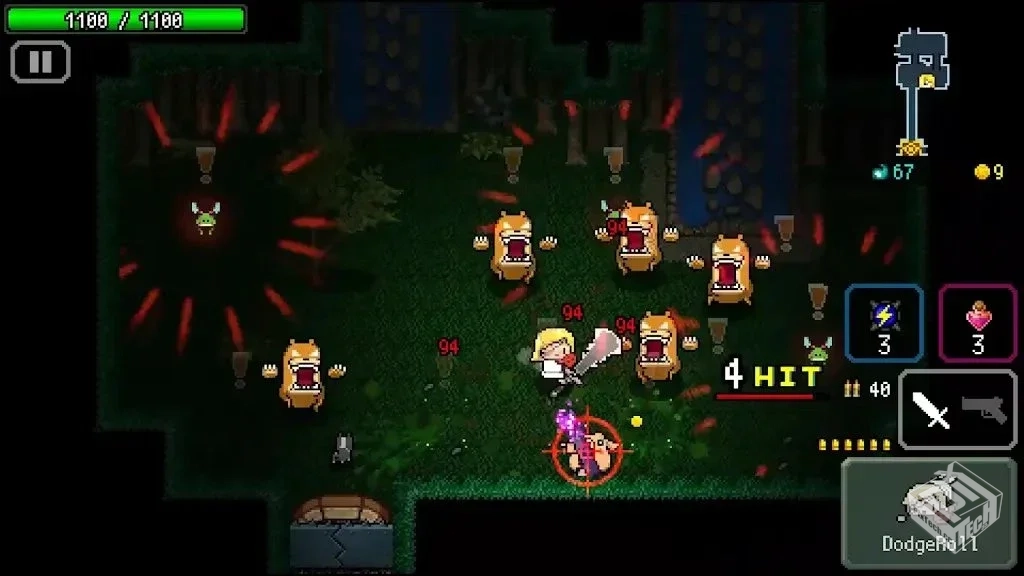
Task: Activate the lightning bolt skill
Action: (884, 322)
